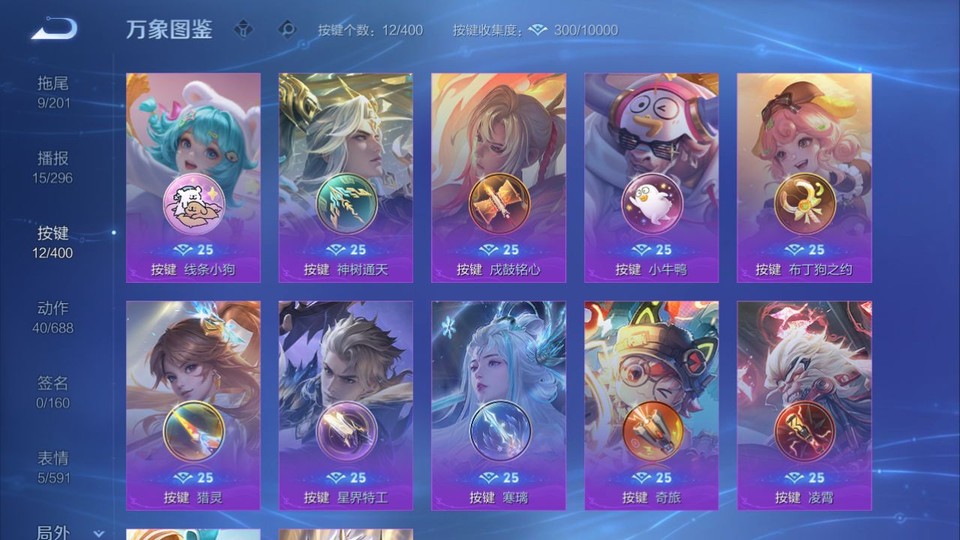
Task: Click the back arrow button
Action: coord(53,28)
